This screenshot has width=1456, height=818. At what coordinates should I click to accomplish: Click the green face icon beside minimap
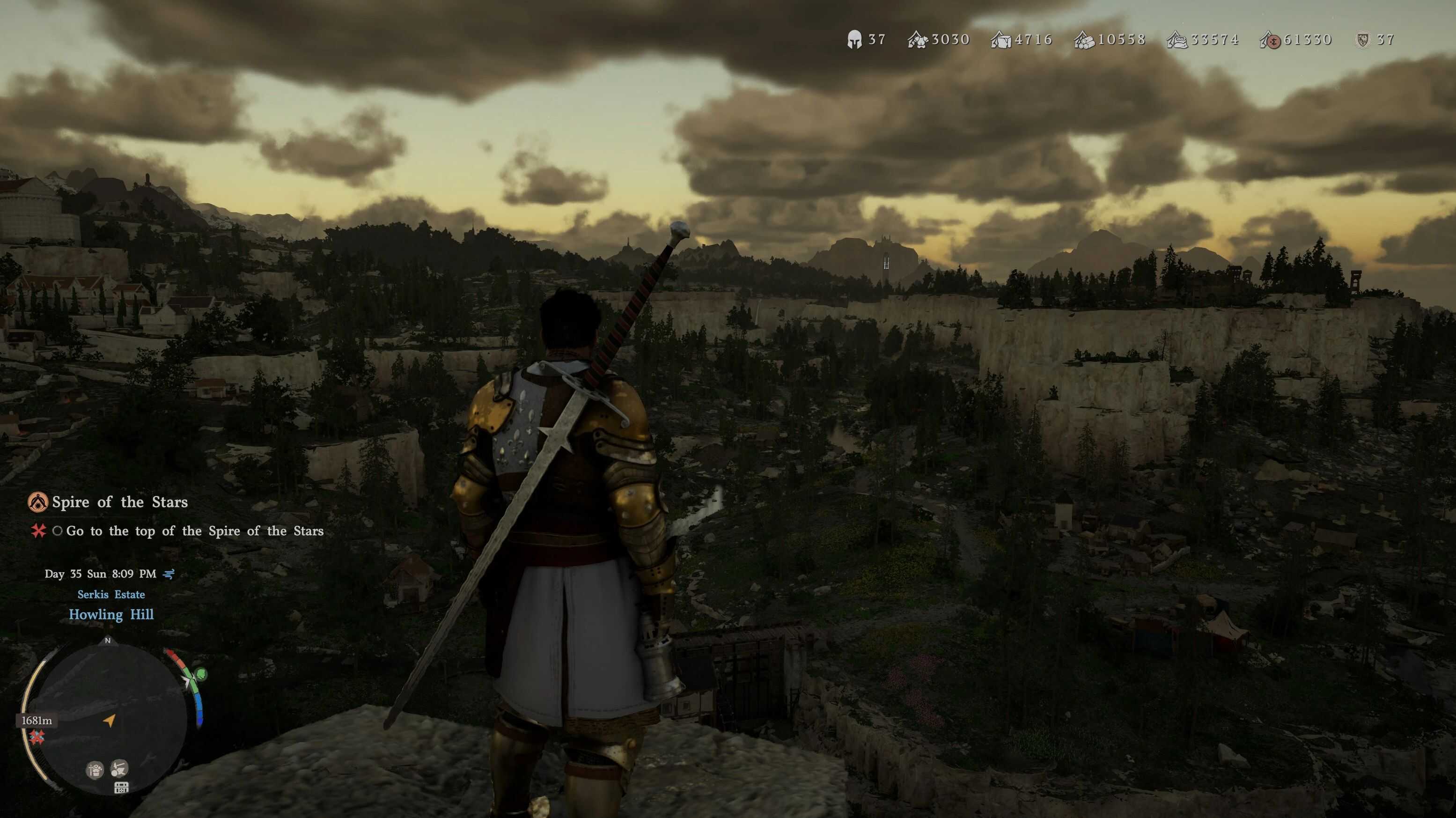pyautogui.click(x=201, y=674)
